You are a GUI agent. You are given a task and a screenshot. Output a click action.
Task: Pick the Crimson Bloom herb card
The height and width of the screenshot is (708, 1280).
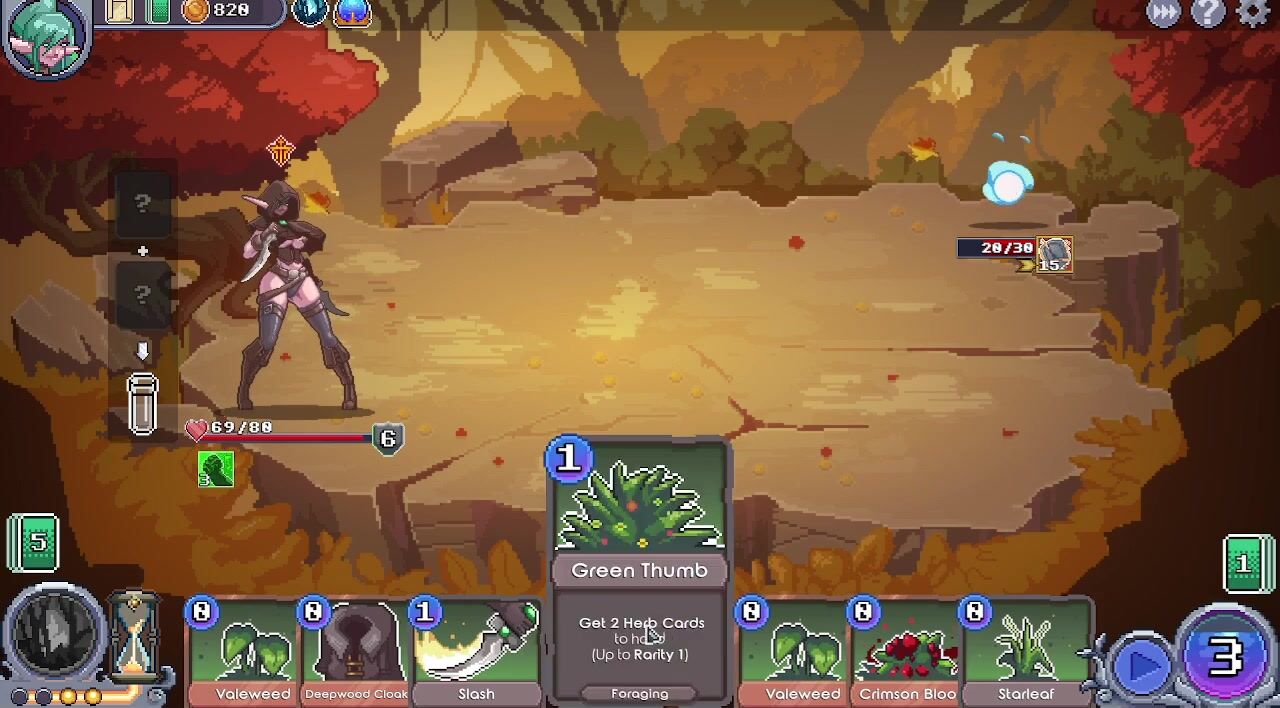click(906, 652)
